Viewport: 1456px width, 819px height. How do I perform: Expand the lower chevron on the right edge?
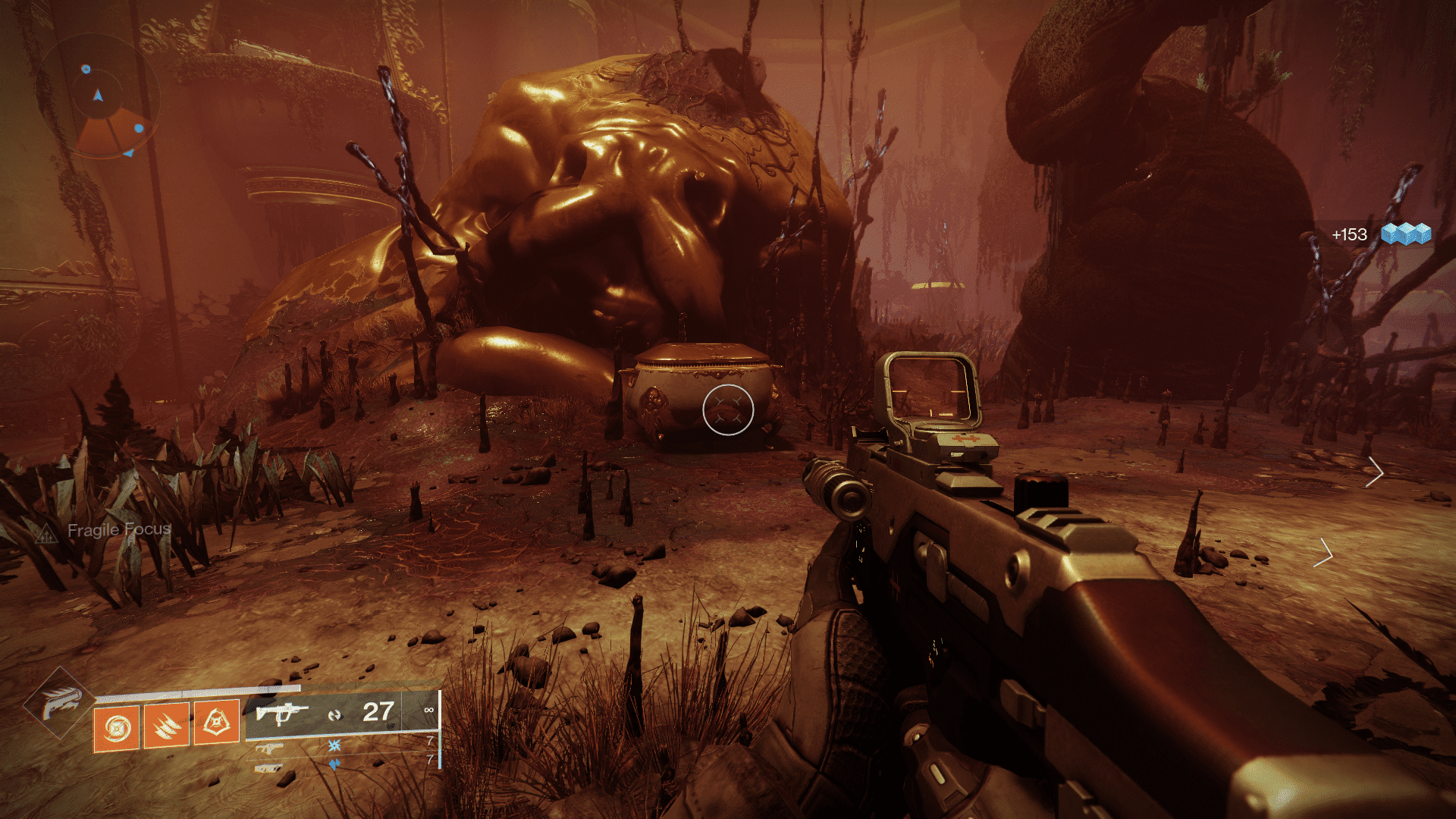tap(1325, 554)
